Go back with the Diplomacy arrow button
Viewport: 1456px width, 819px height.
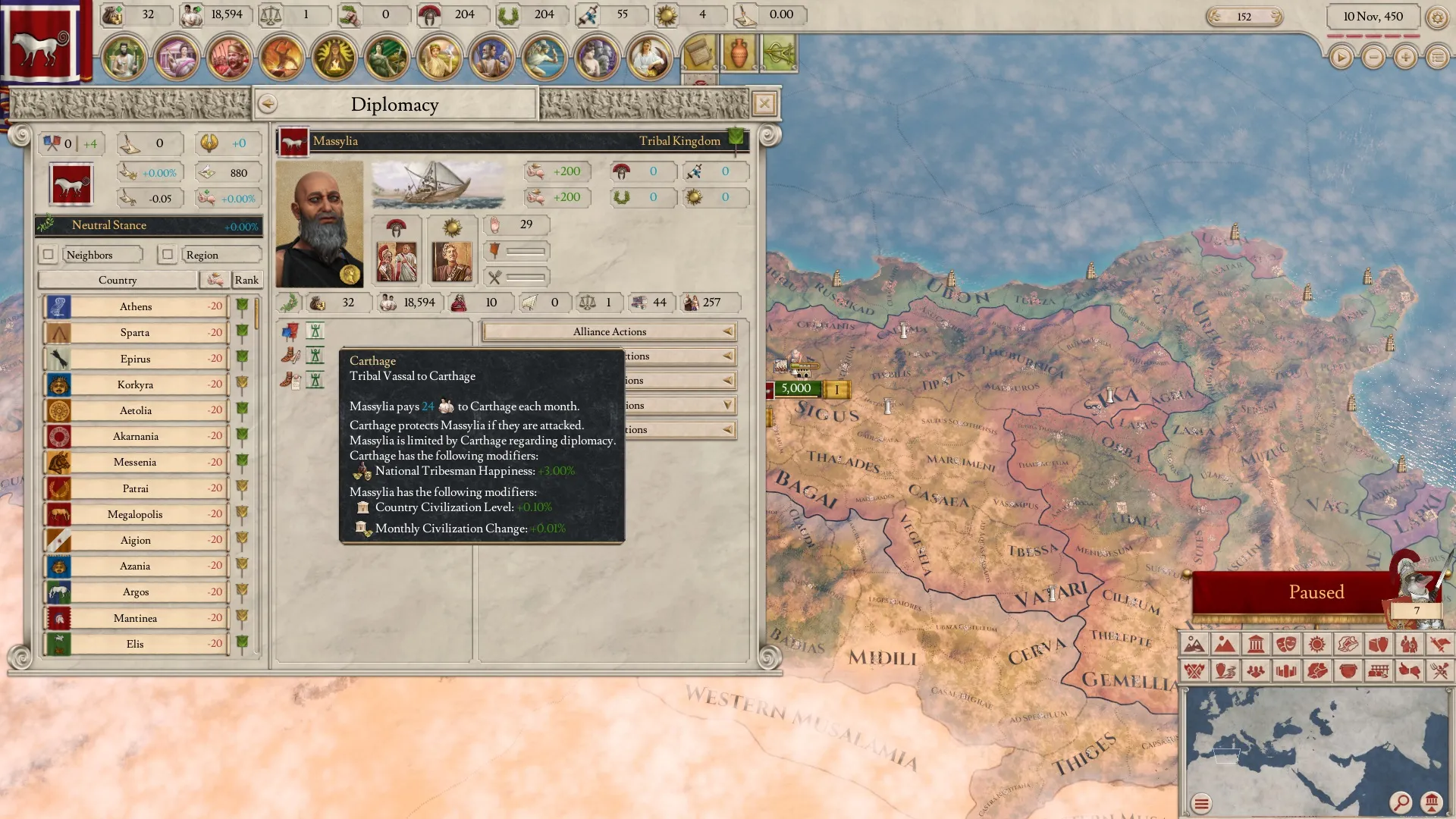(x=267, y=104)
